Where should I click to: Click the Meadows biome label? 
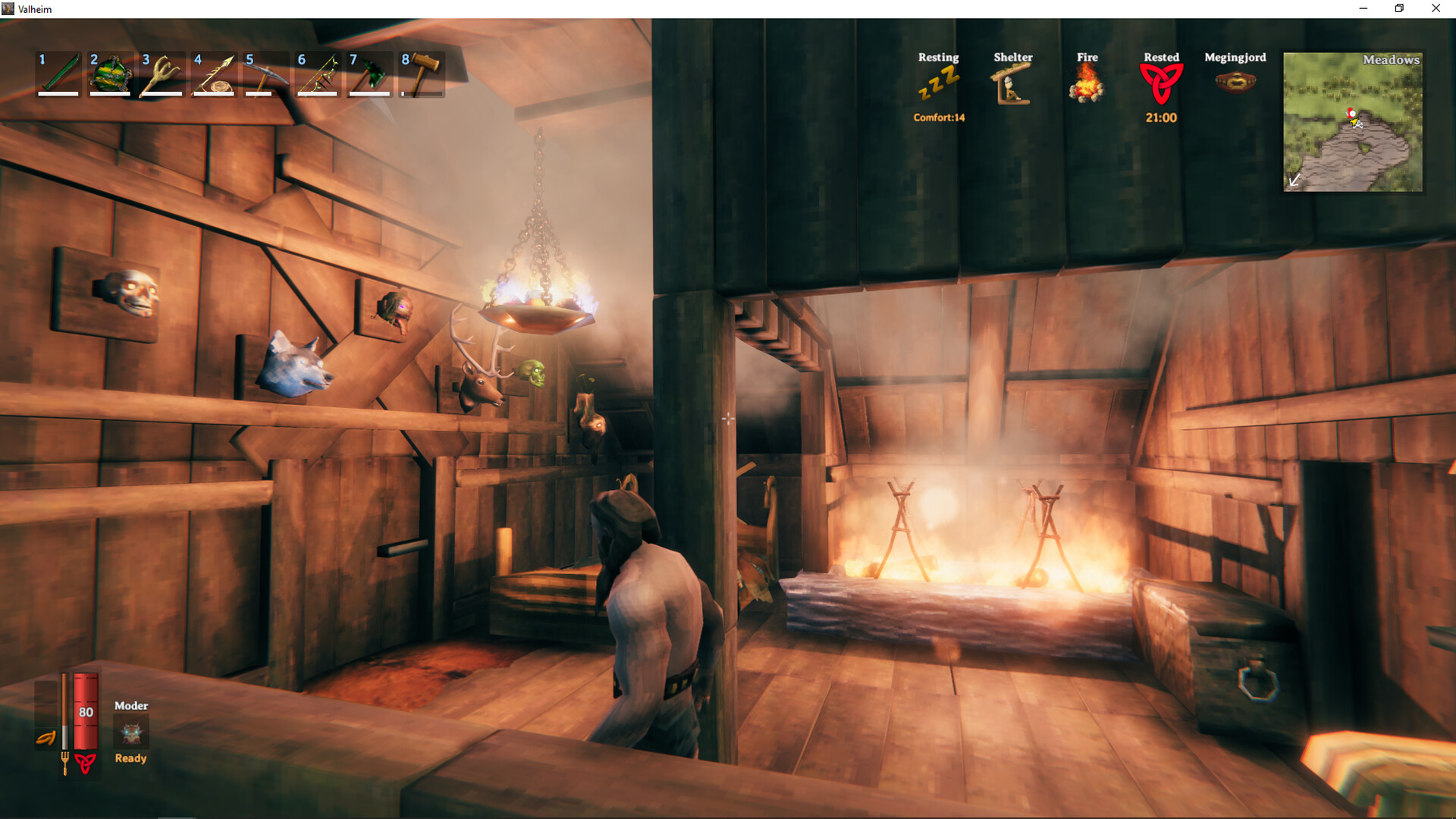tap(1391, 59)
